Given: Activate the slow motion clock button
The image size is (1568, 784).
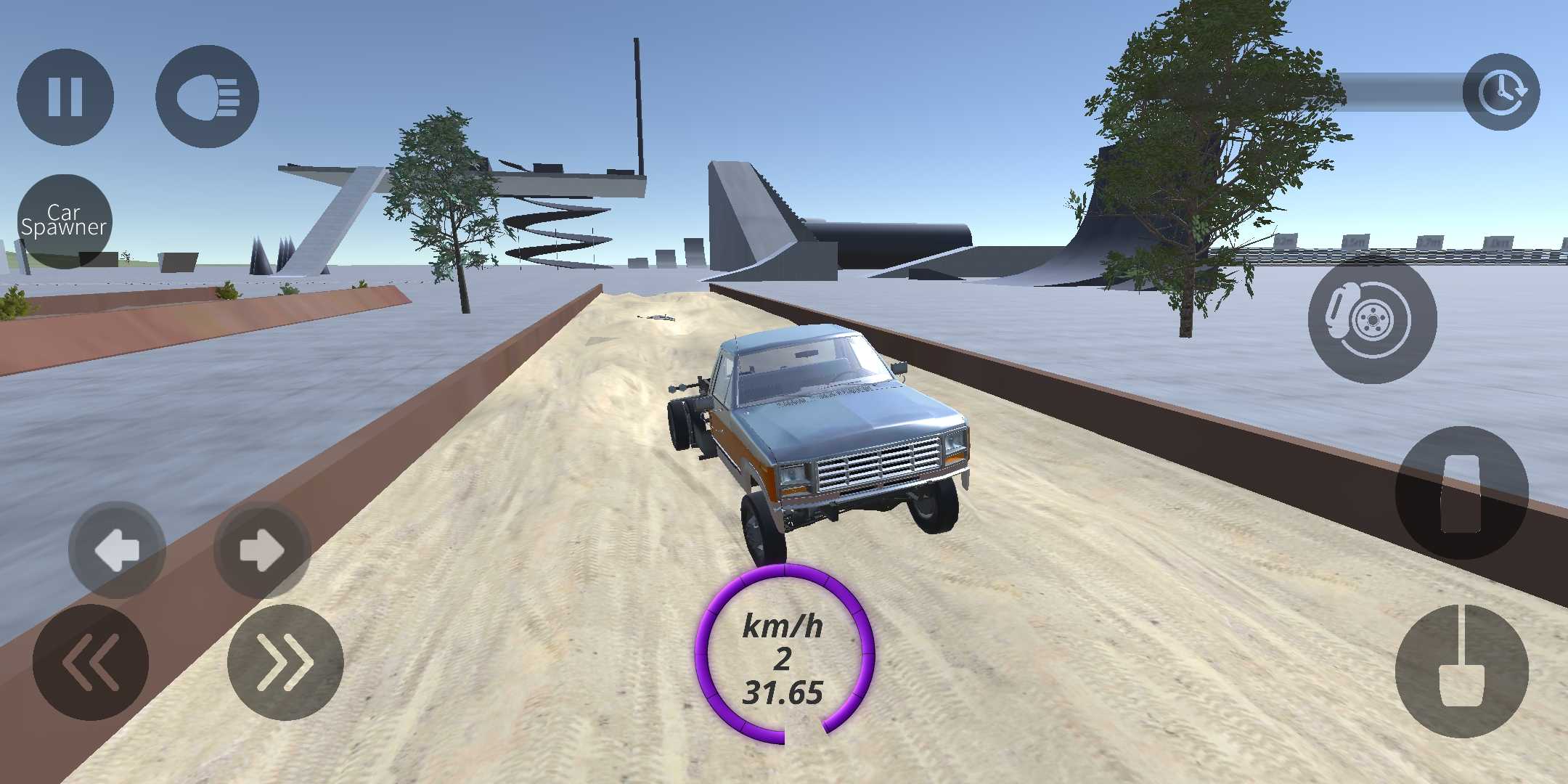Looking at the screenshot, I should tap(1500, 92).
